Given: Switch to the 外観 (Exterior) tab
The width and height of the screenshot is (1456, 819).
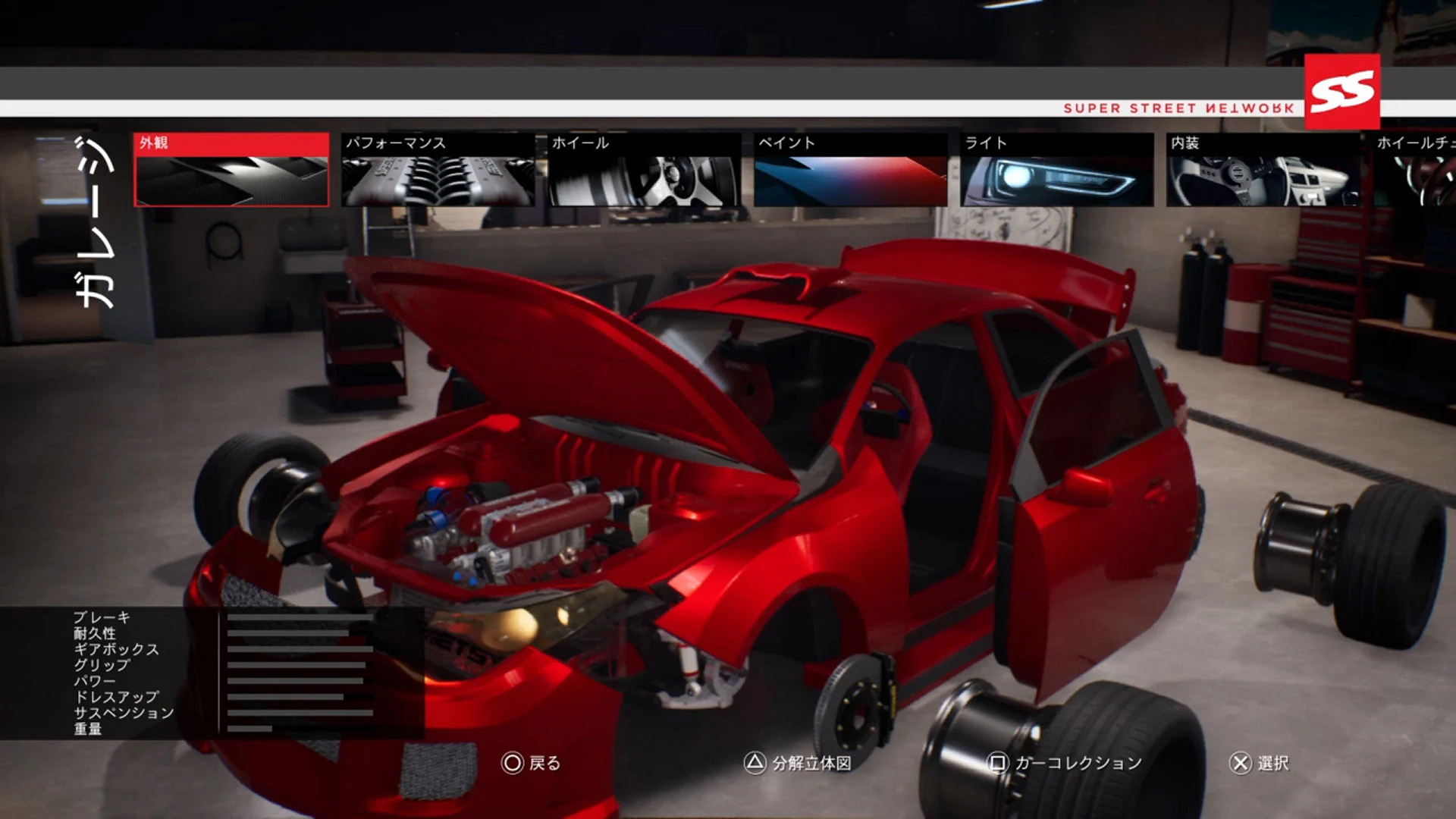Looking at the screenshot, I should click(x=231, y=170).
